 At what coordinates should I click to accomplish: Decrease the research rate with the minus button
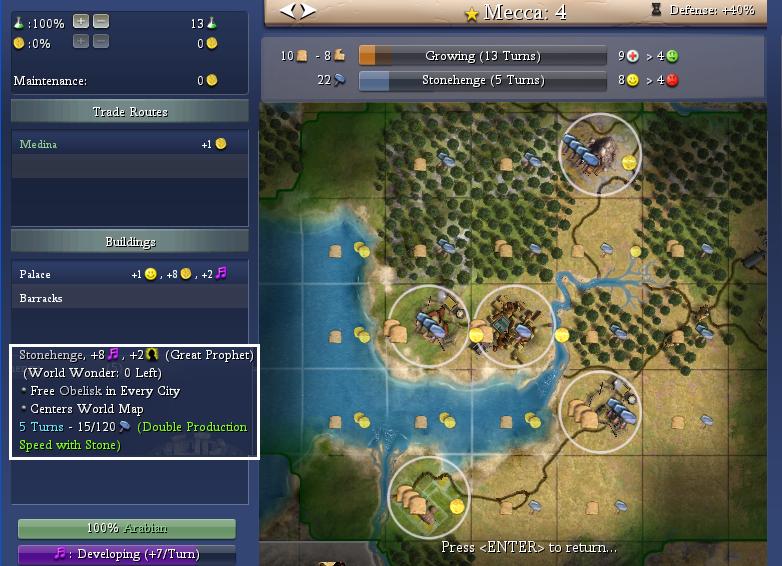coord(101,22)
